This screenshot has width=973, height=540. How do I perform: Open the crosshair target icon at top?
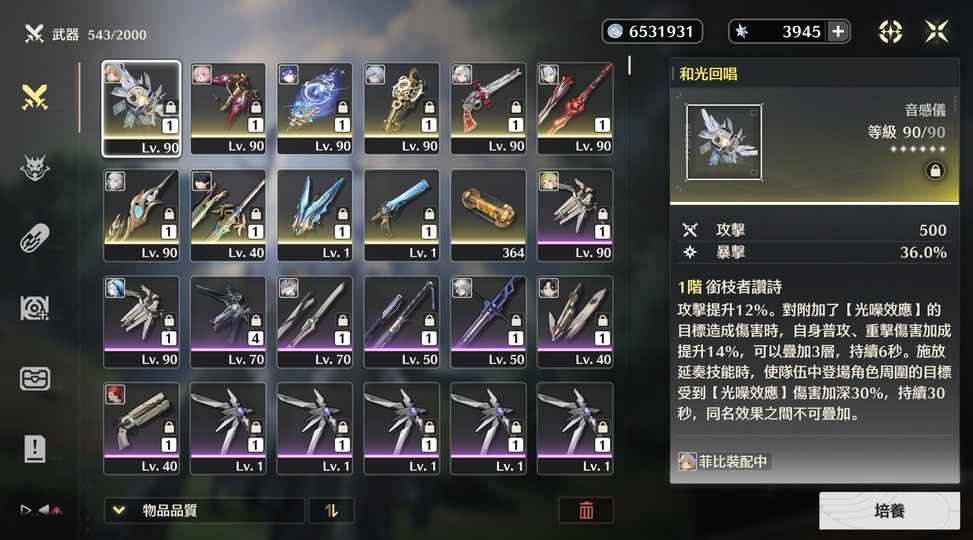coord(890,31)
